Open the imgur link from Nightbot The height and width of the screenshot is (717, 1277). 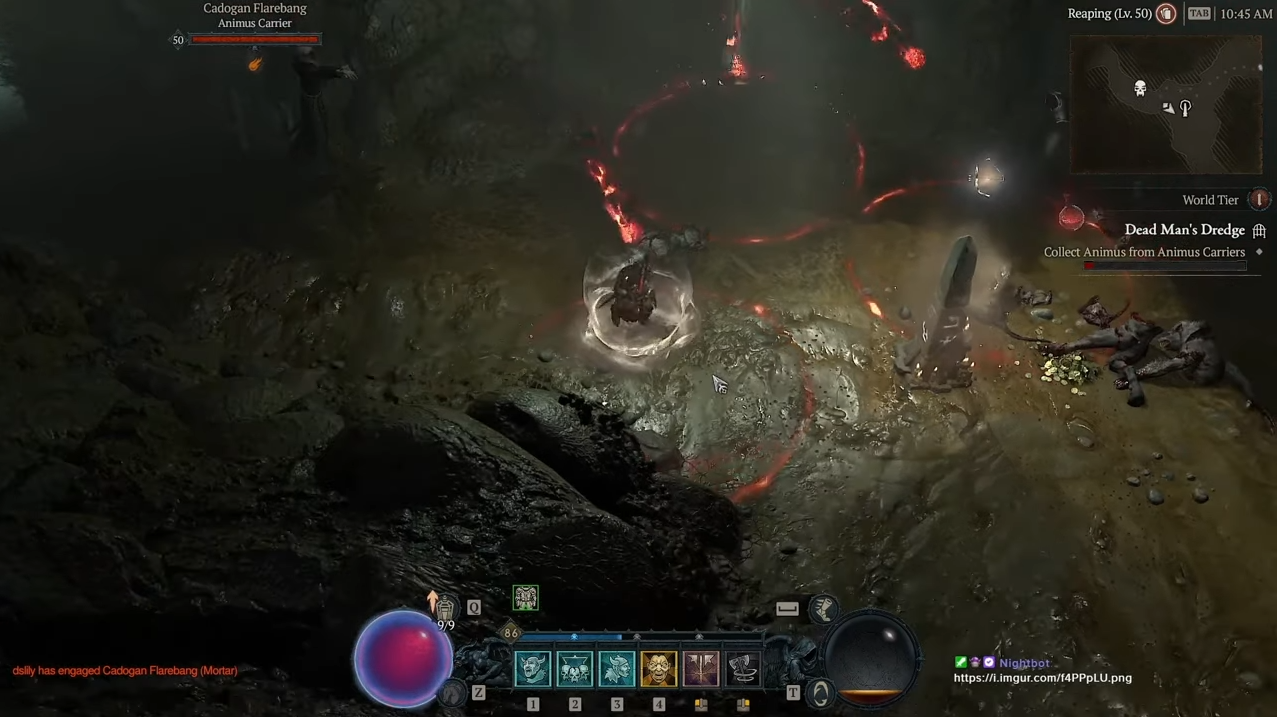(x=1042, y=678)
